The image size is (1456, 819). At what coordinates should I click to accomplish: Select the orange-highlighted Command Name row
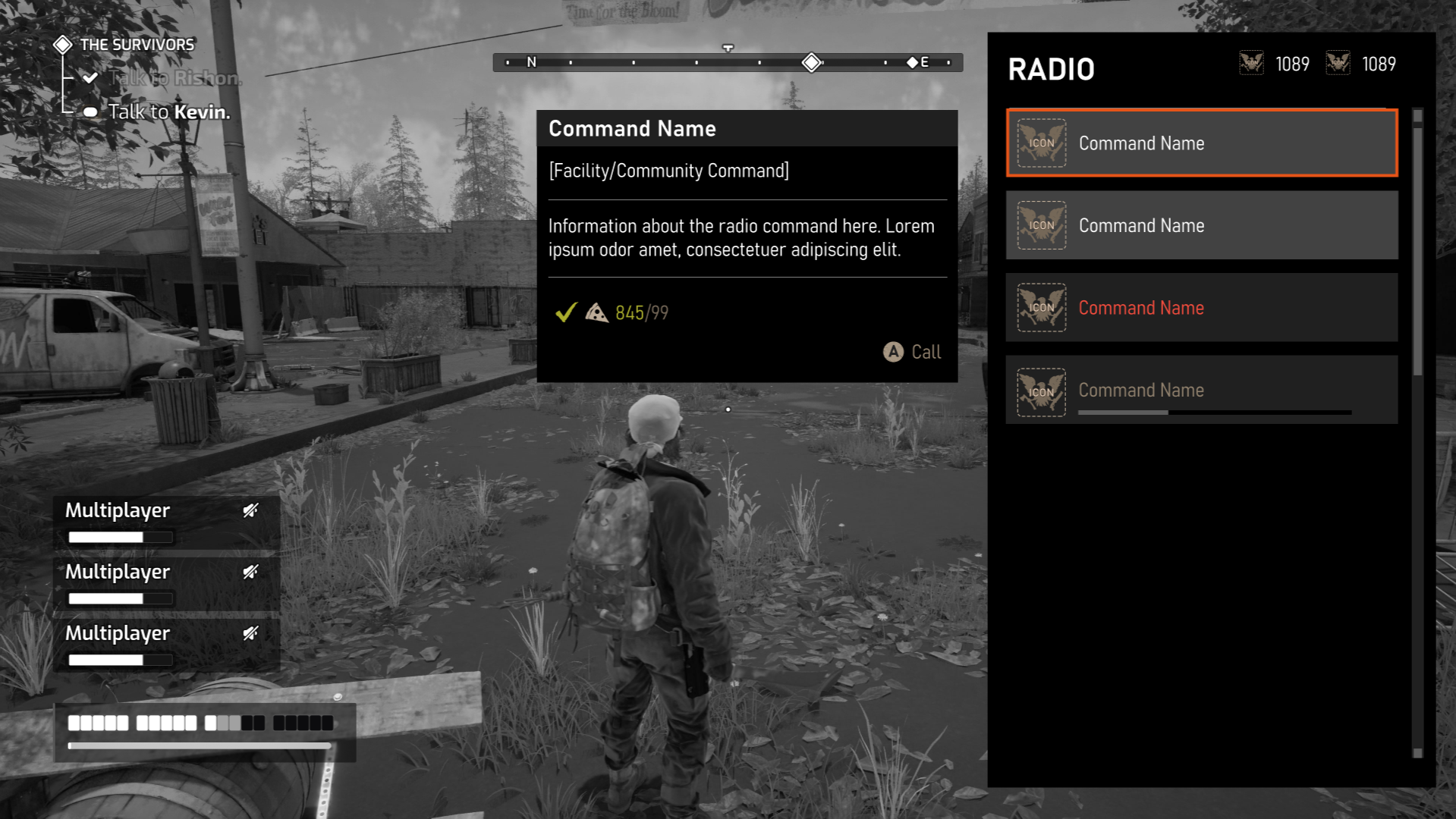1201,143
